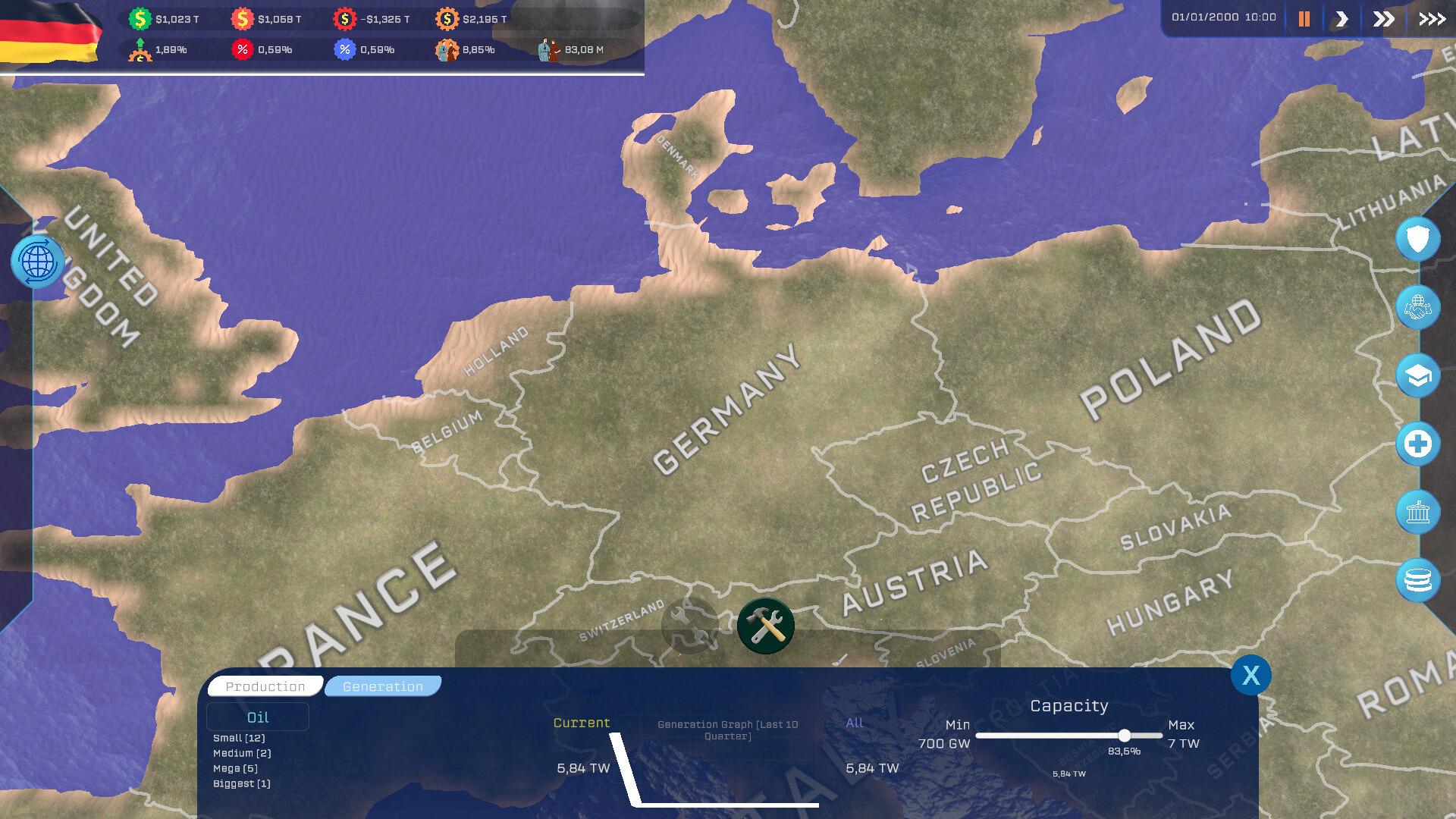This screenshot has width=1456, height=819.
Task: Switch to the Production tab
Action: click(x=265, y=686)
